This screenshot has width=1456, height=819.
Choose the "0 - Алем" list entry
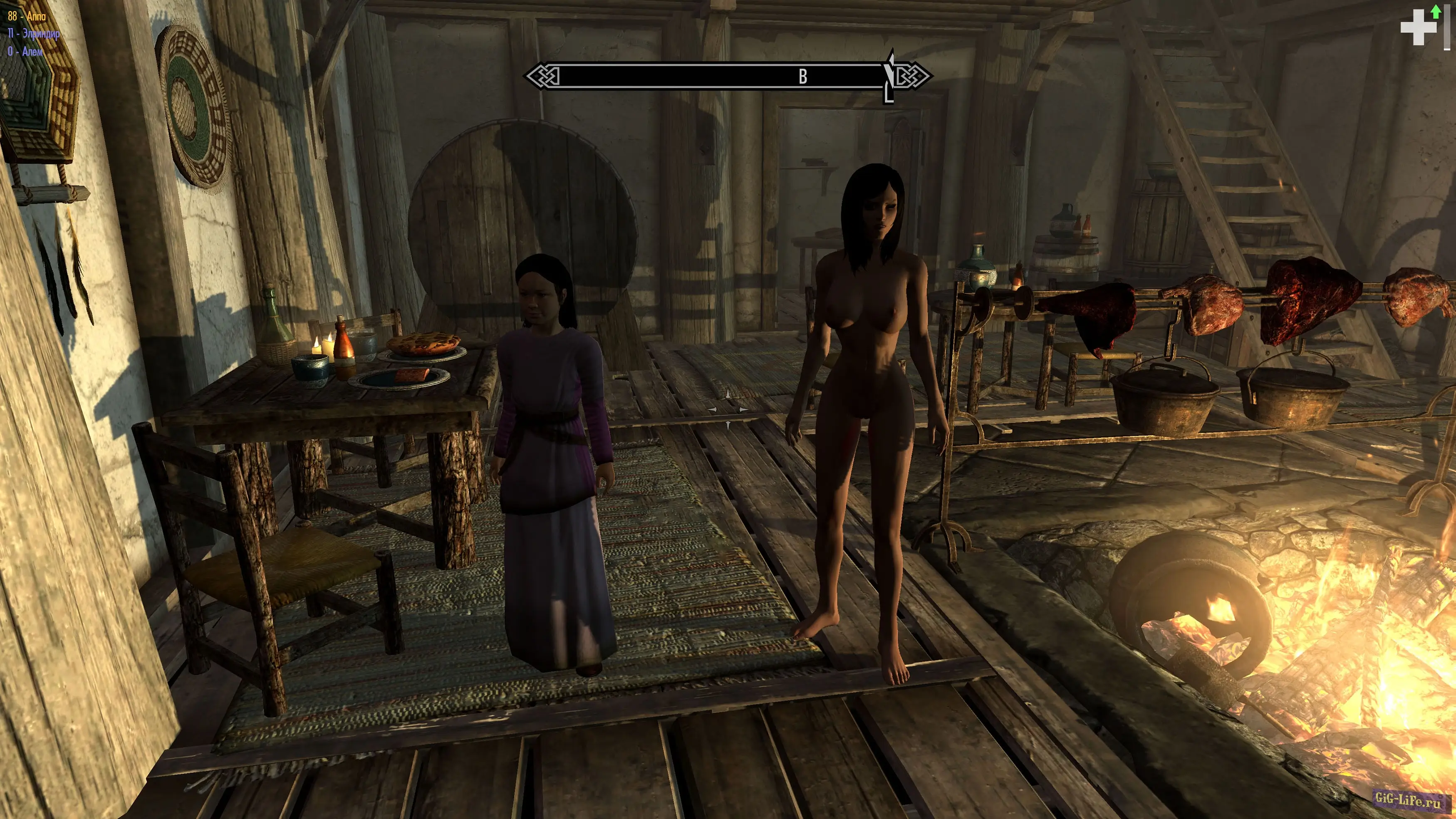[25, 52]
